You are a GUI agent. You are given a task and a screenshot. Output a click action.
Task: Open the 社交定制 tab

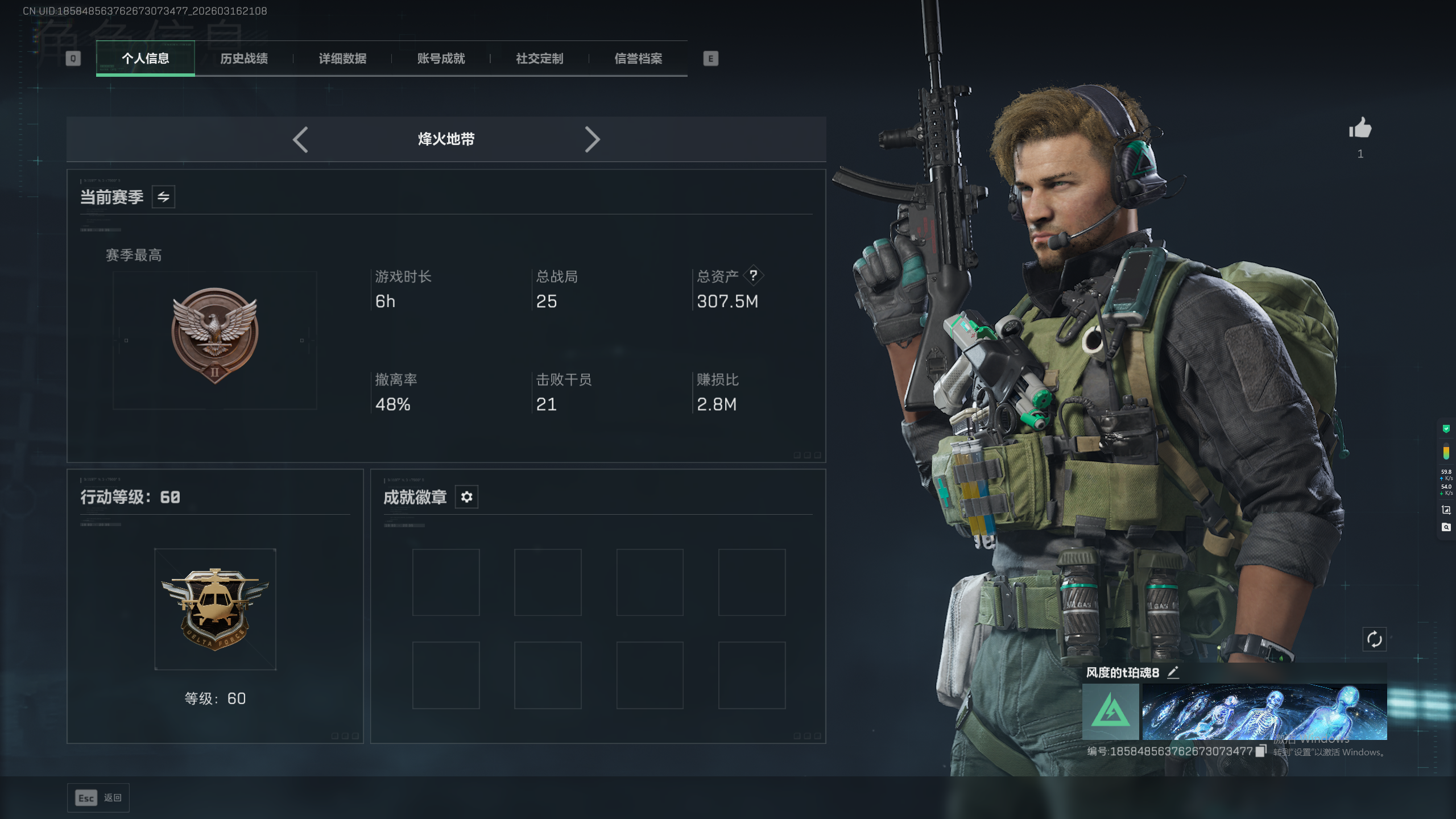click(539, 59)
